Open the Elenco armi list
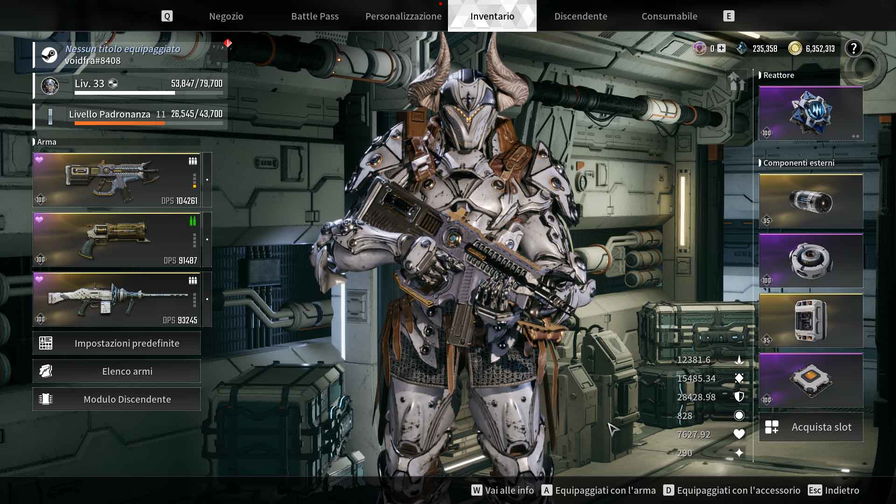 [x=116, y=371]
